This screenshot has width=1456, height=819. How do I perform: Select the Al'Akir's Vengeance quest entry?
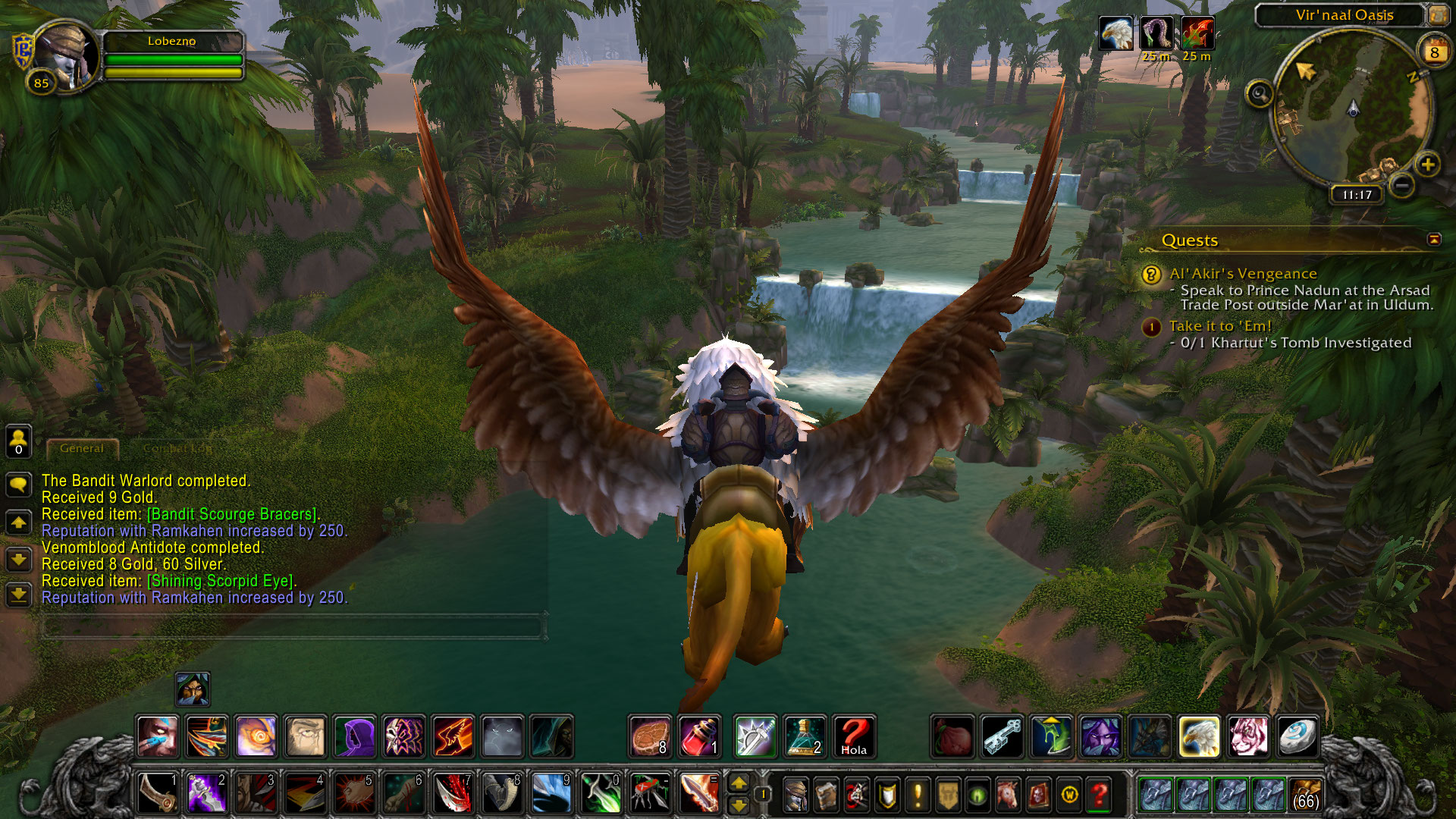tap(1243, 274)
